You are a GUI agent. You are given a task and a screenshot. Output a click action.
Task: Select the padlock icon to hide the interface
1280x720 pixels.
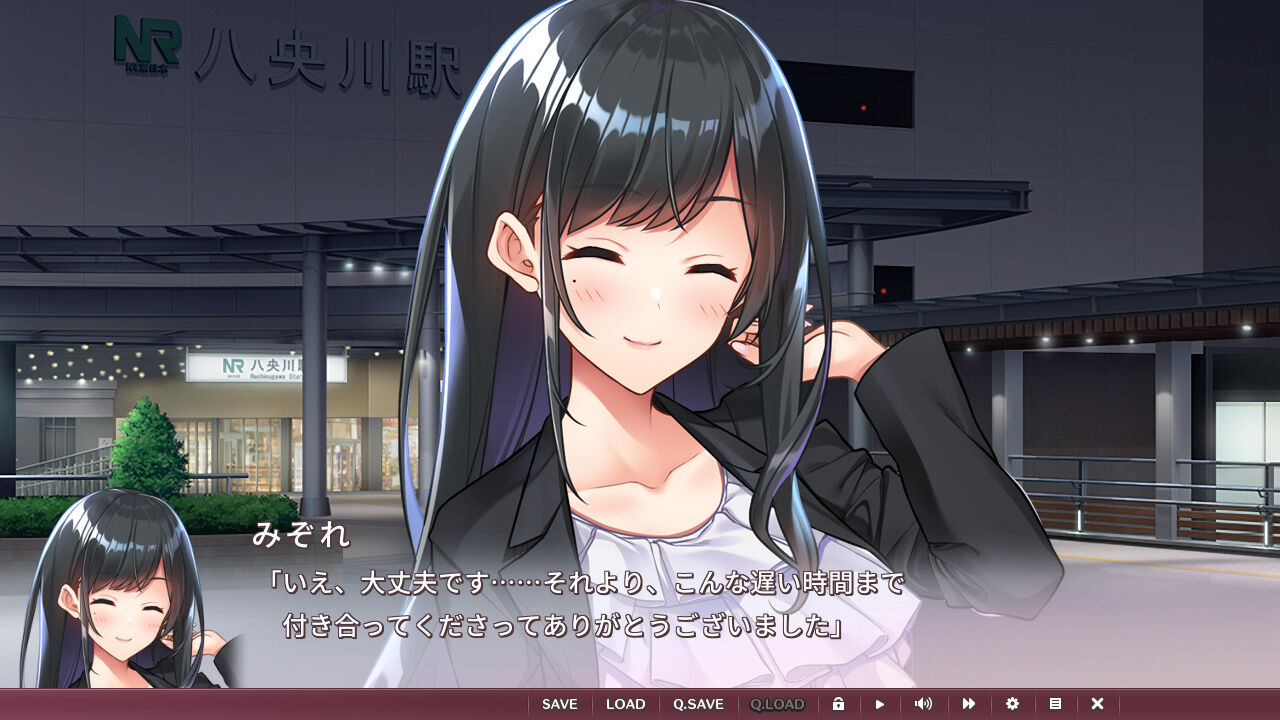[840, 703]
